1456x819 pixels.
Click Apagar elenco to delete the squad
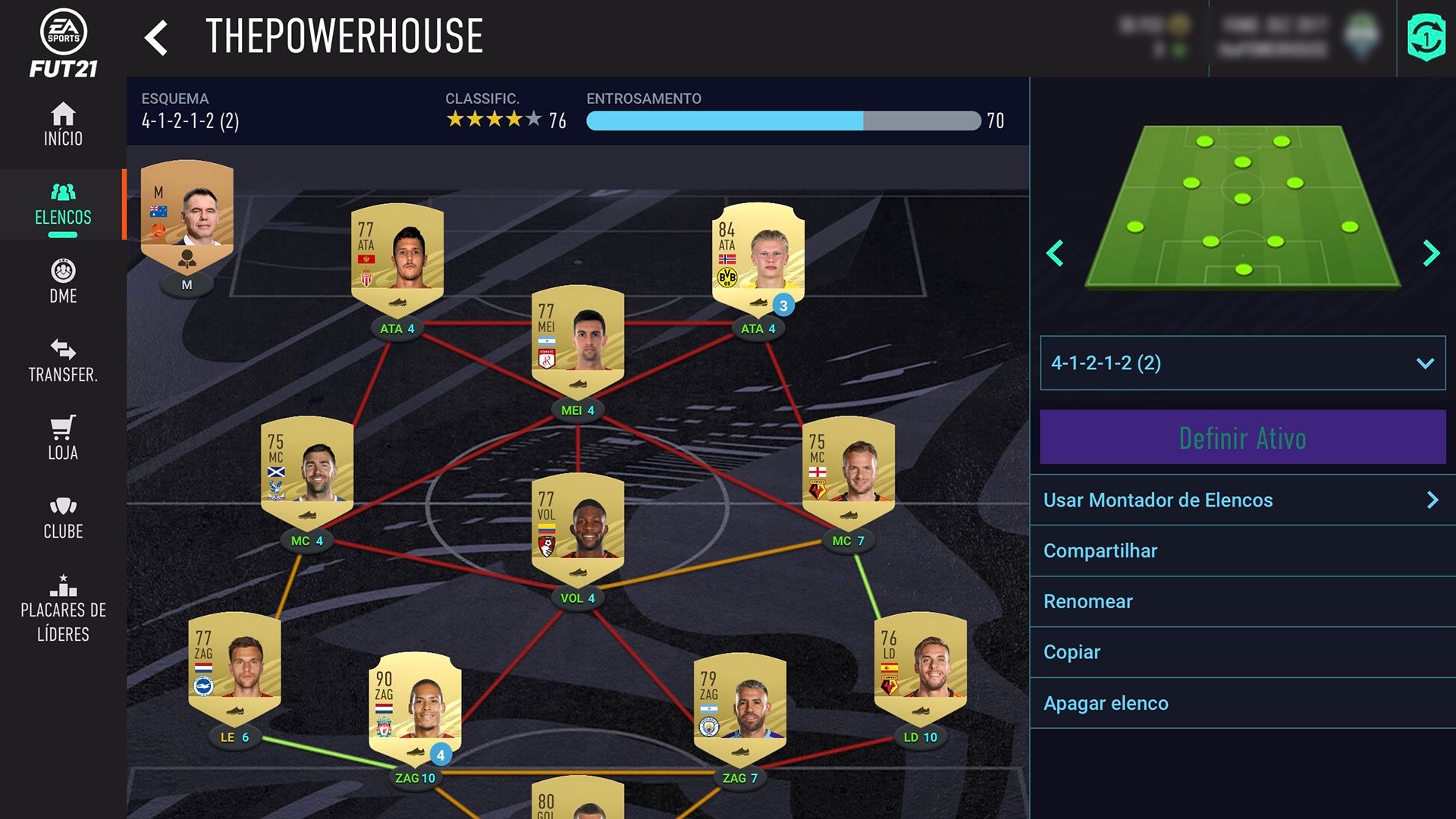pyautogui.click(x=1241, y=703)
